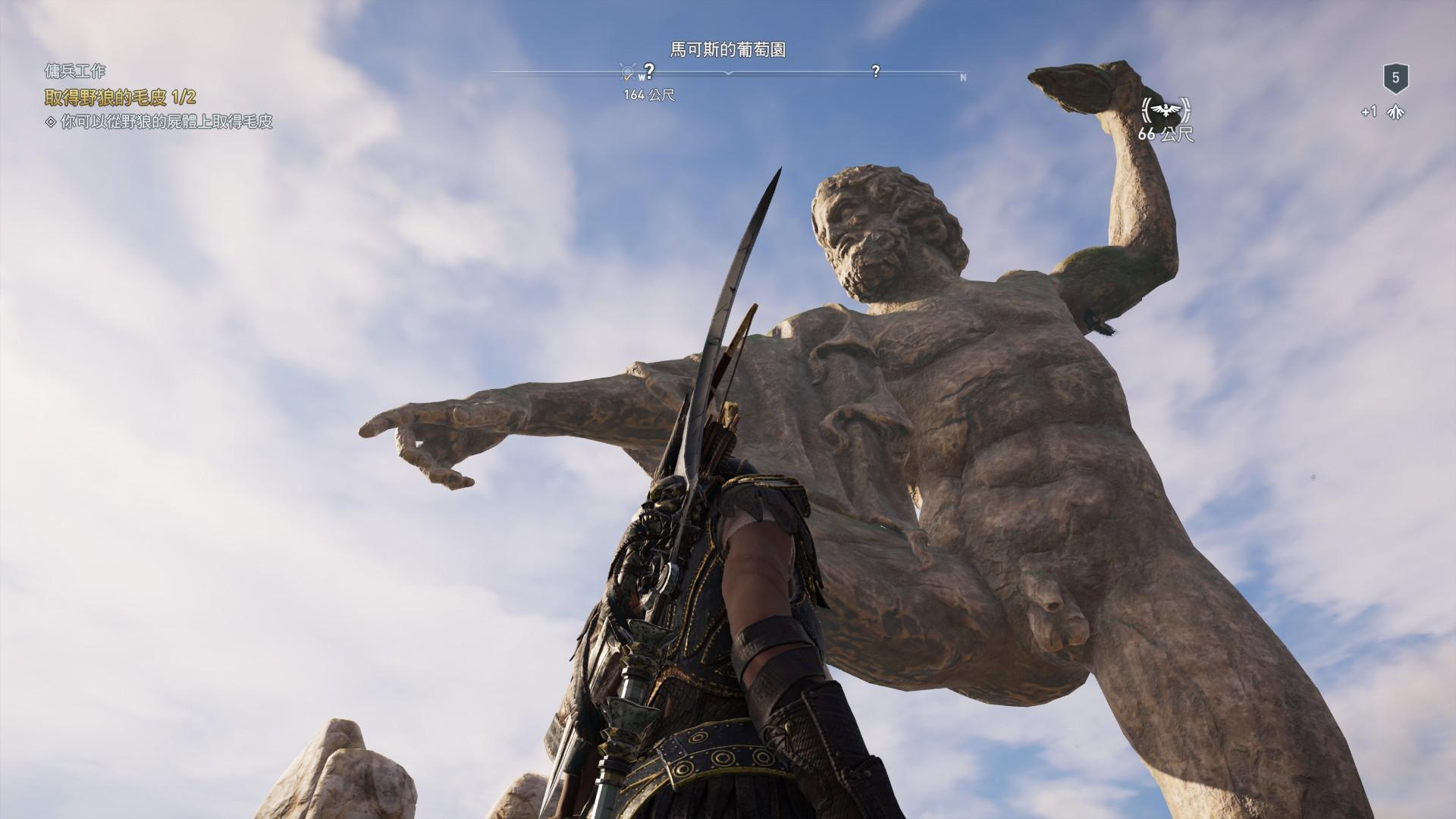Click the eagle viewpoint marker

click(1166, 111)
